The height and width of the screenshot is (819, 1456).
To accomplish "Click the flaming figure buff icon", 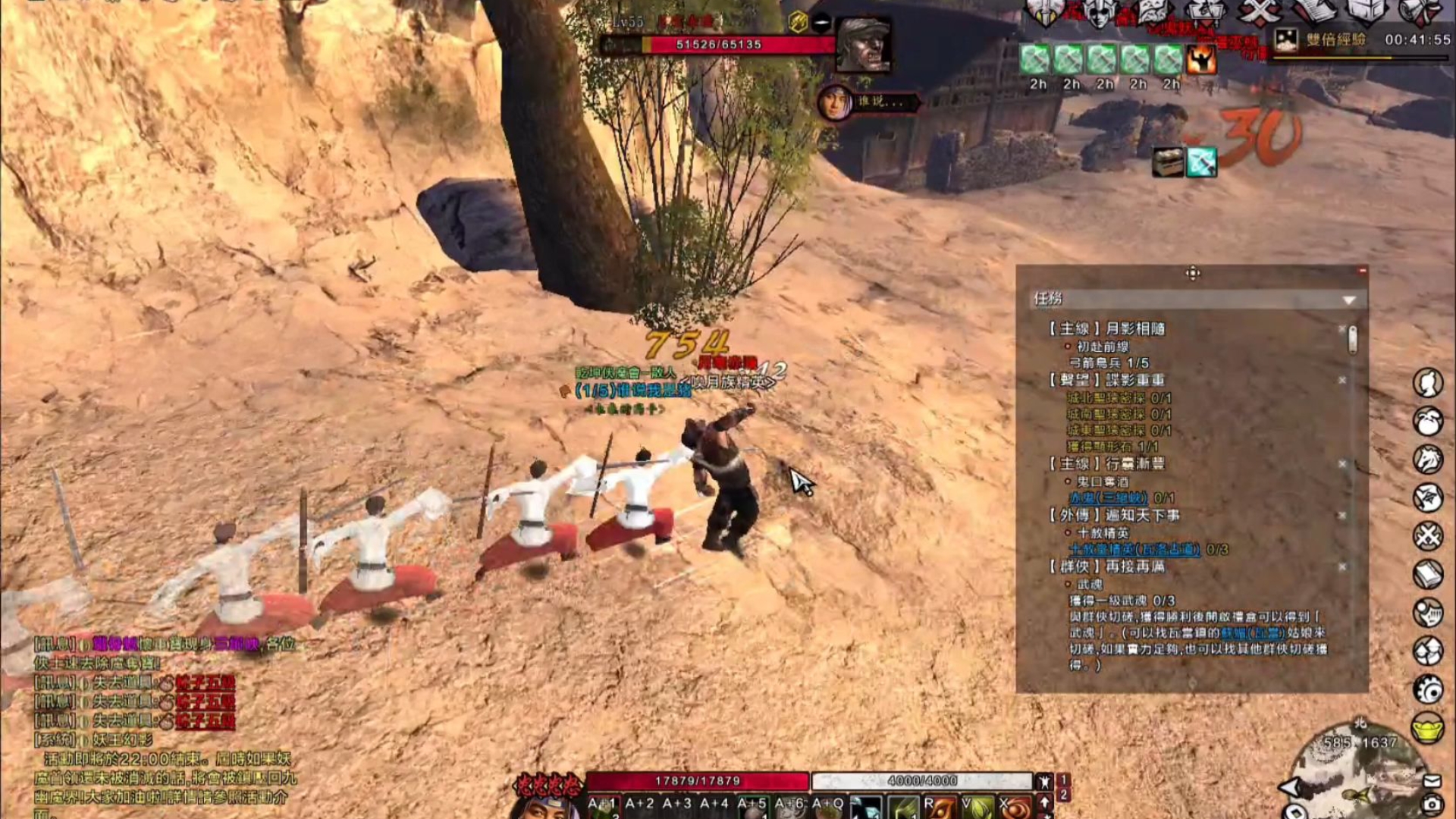I will pos(1202,60).
